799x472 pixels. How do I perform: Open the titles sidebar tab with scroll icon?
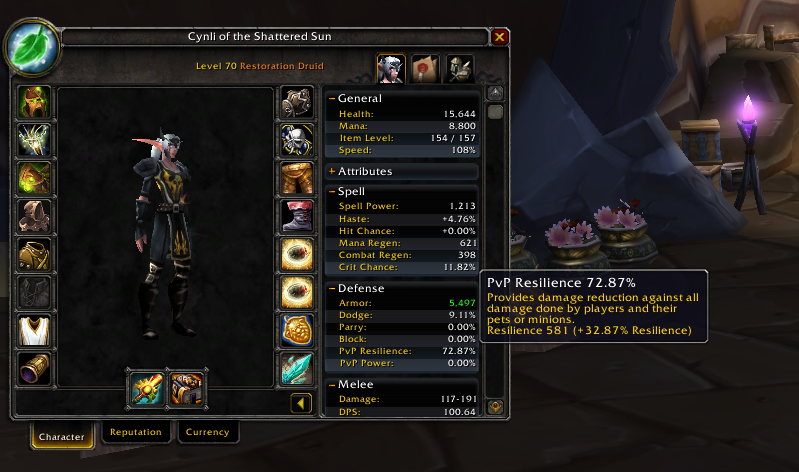(425, 69)
